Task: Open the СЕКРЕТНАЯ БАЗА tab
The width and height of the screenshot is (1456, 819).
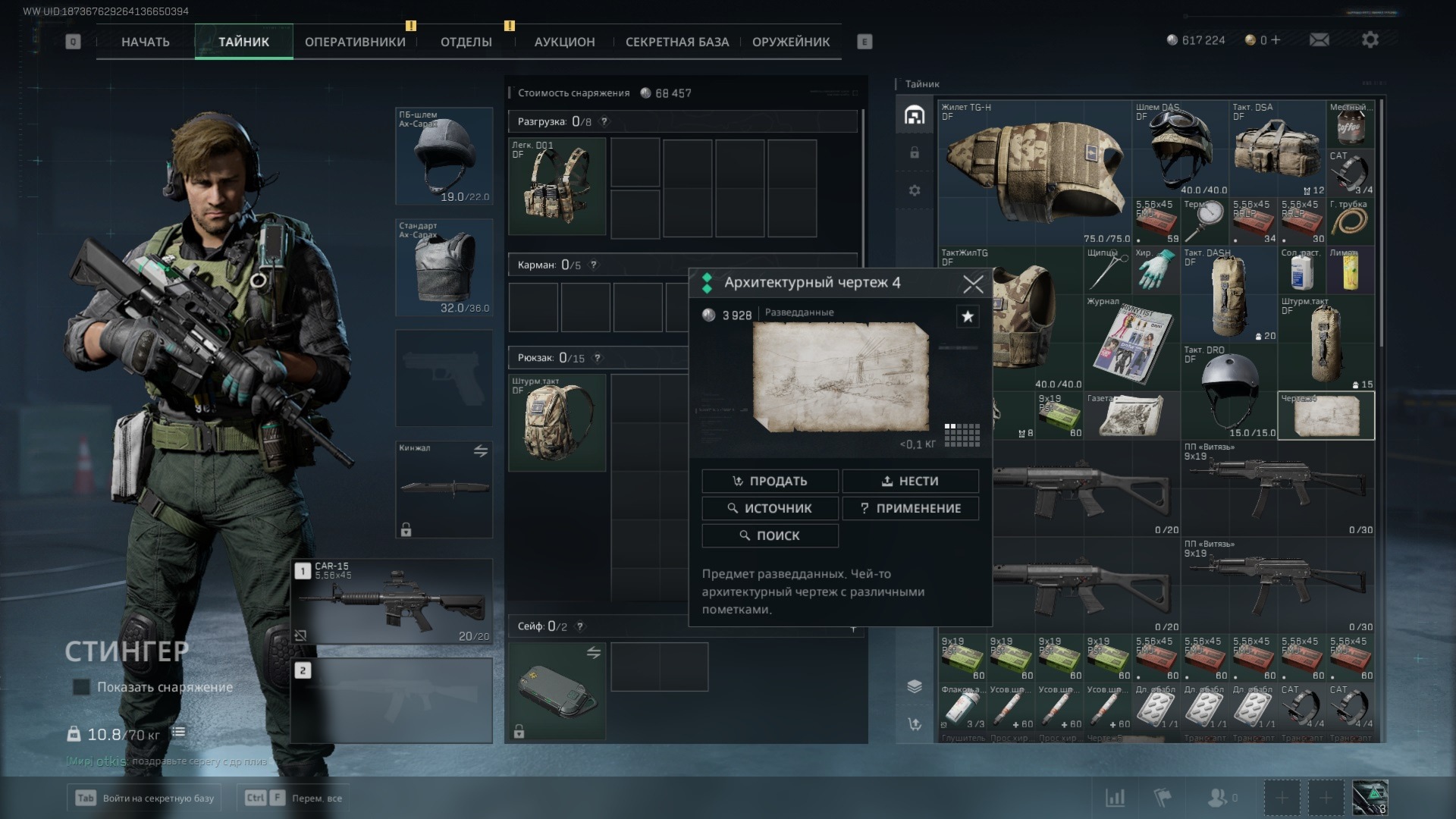Action: point(676,42)
